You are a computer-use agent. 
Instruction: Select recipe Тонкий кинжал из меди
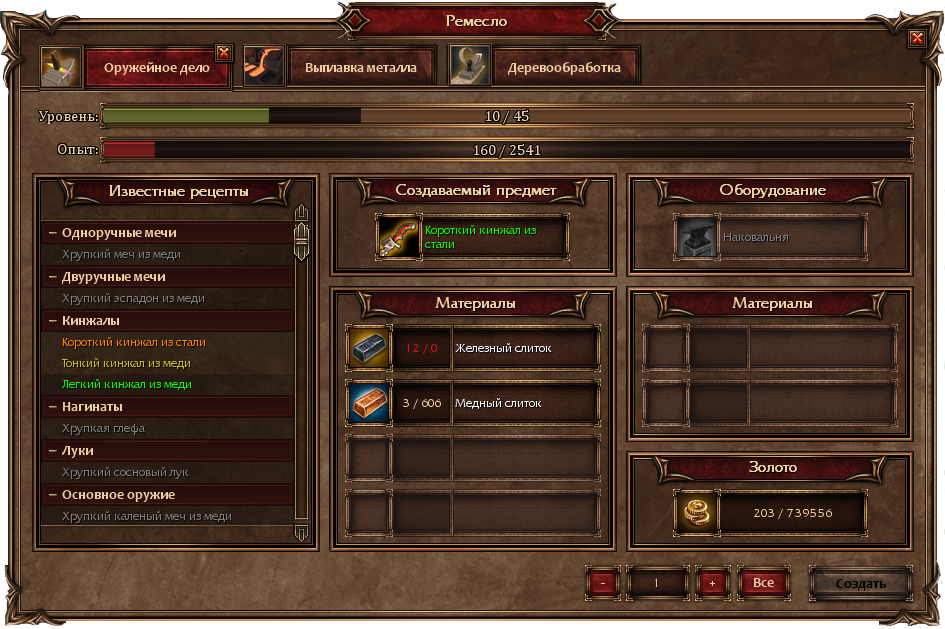[126, 363]
